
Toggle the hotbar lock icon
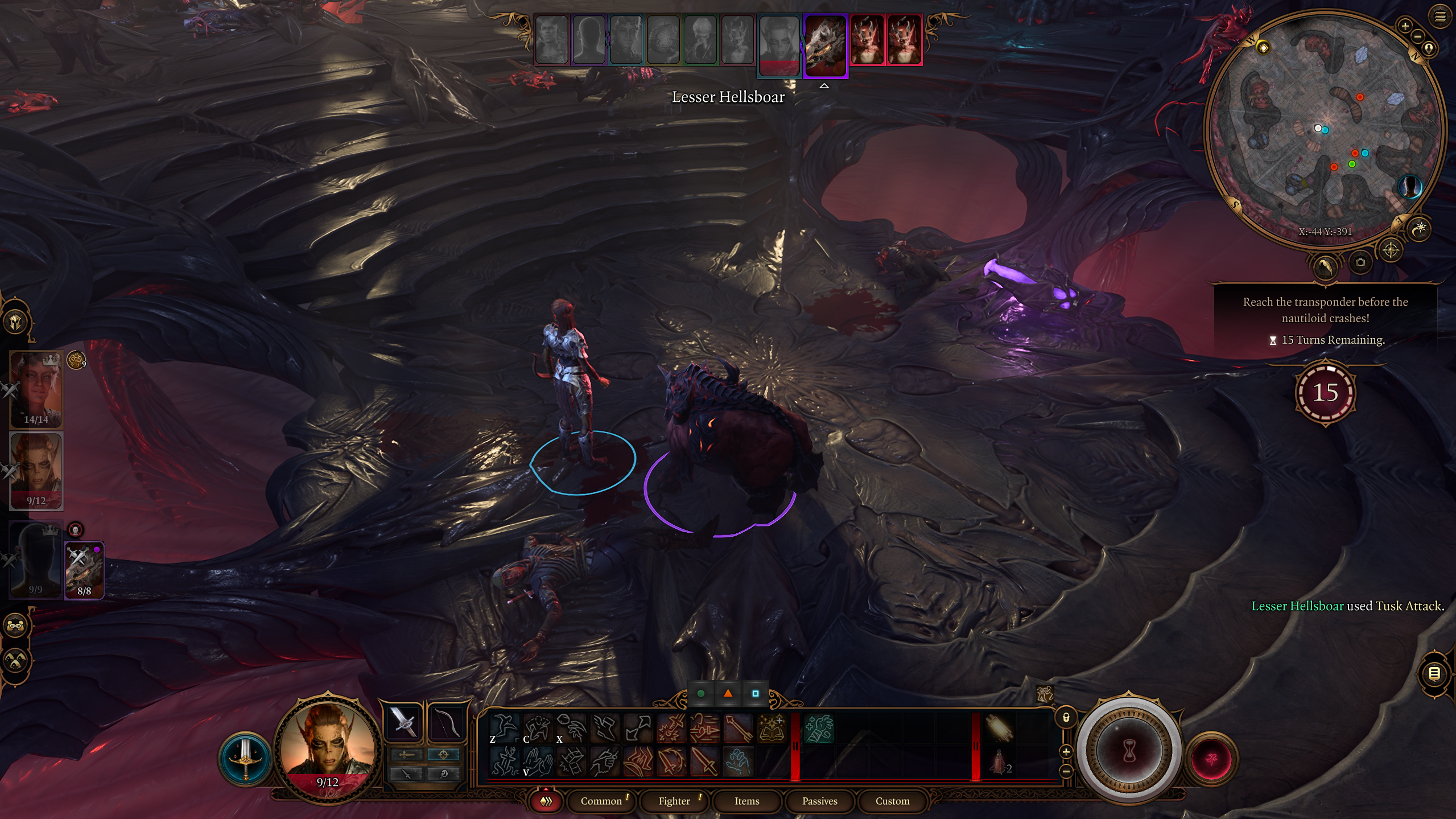pos(1066,718)
